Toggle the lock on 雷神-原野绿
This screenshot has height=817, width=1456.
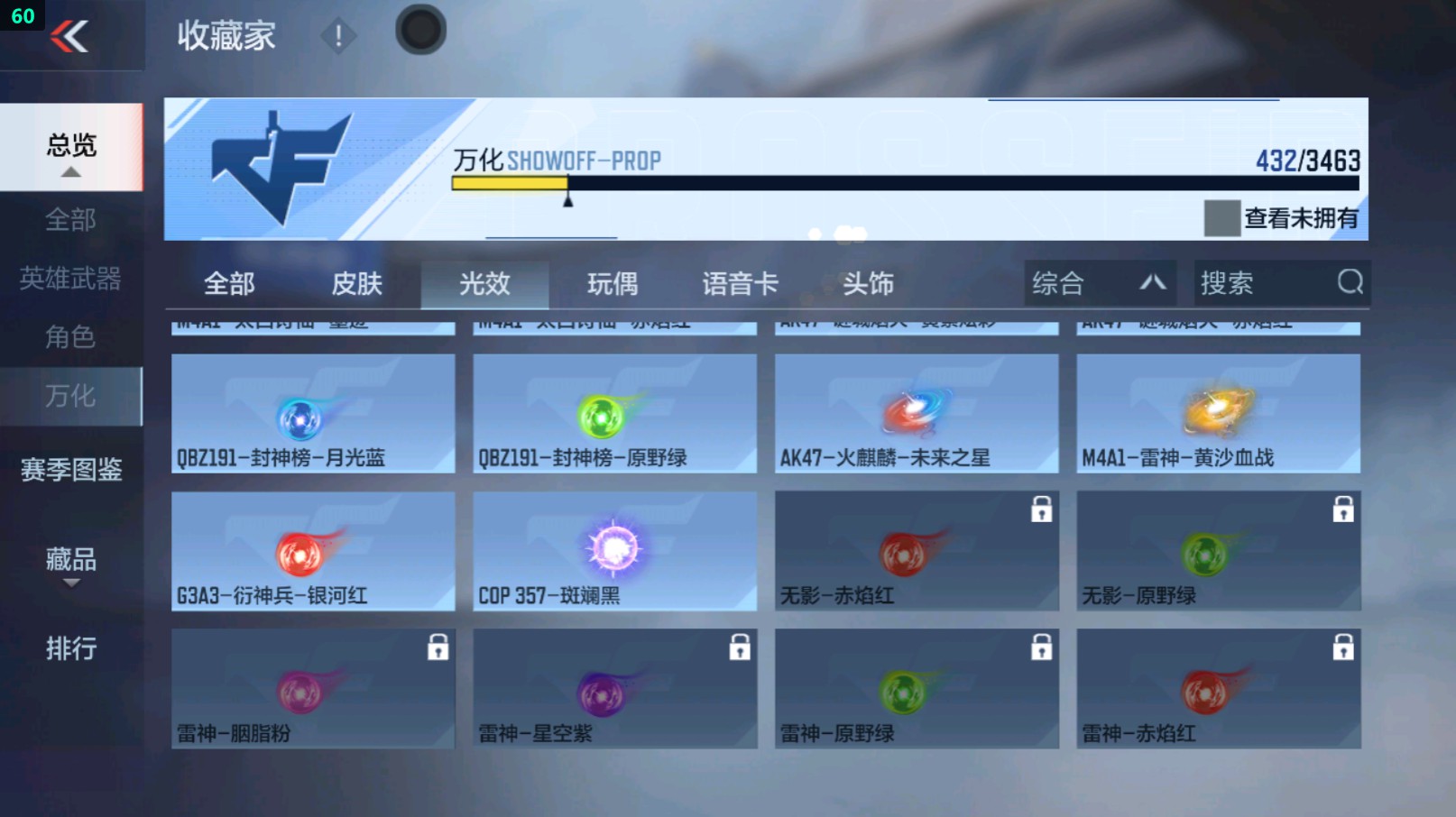pyautogui.click(x=1042, y=648)
